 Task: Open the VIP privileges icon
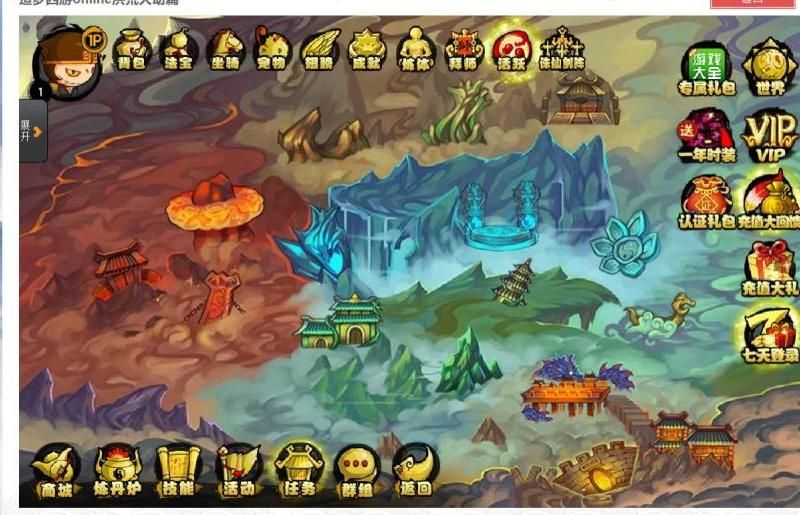pos(769,135)
